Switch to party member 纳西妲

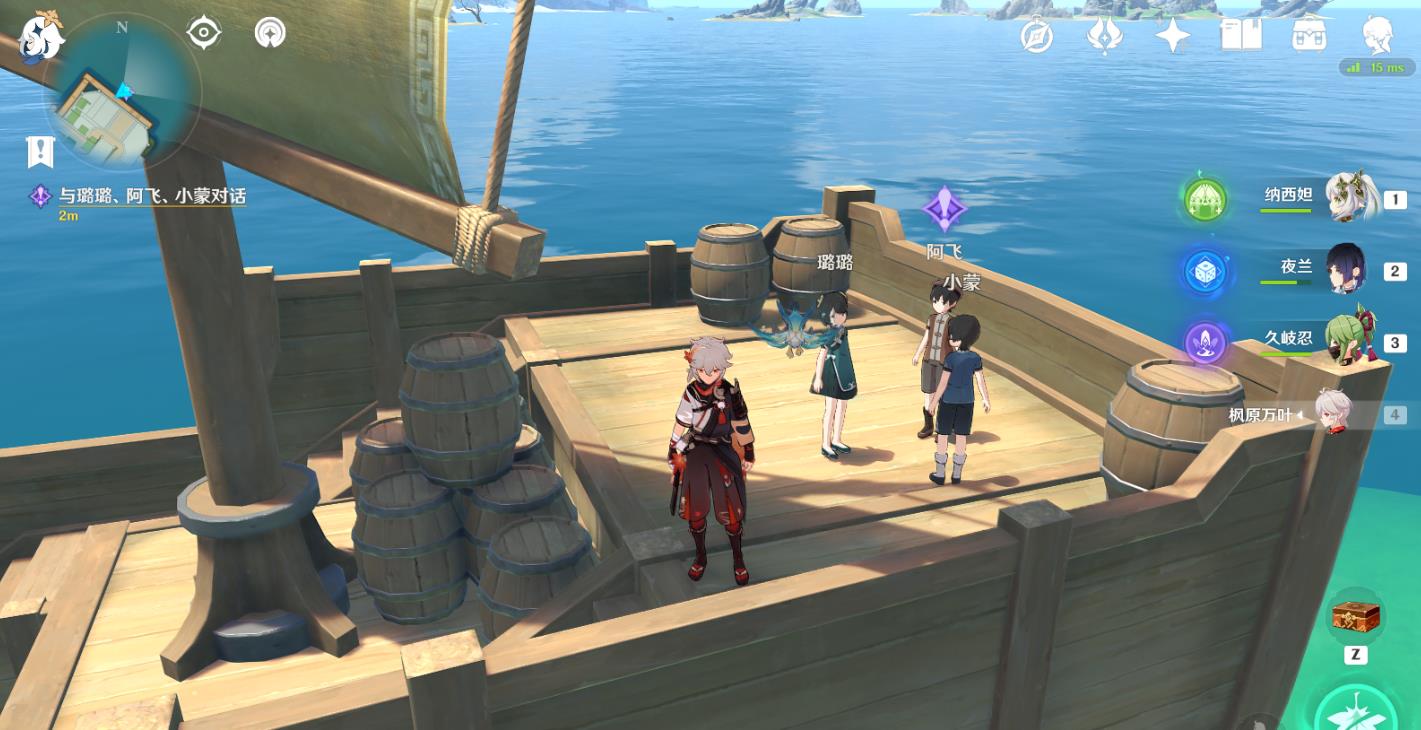(x=1351, y=198)
